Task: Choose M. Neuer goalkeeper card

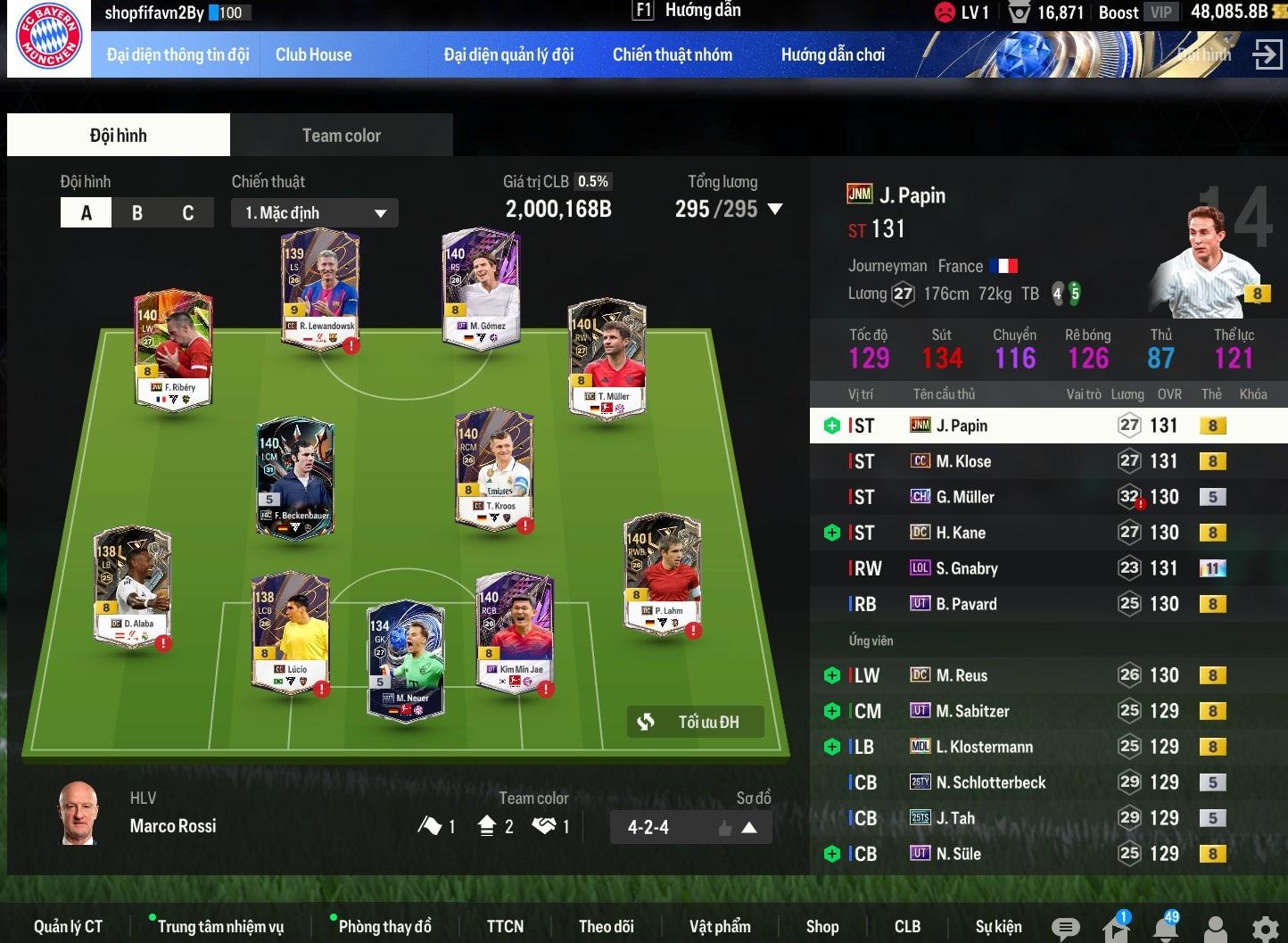Action: pyautogui.click(x=406, y=660)
